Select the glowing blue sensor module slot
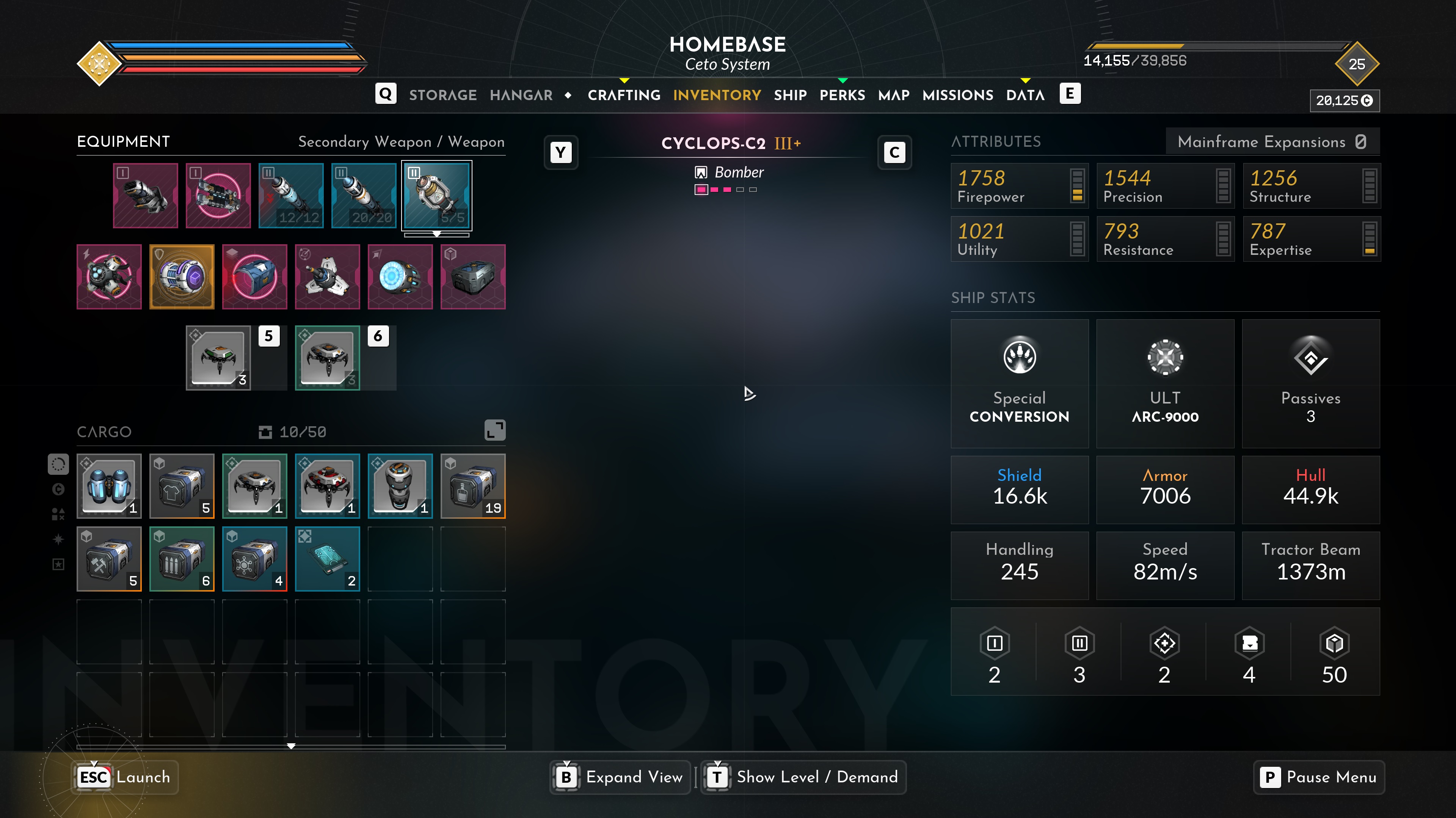 coord(400,277)
